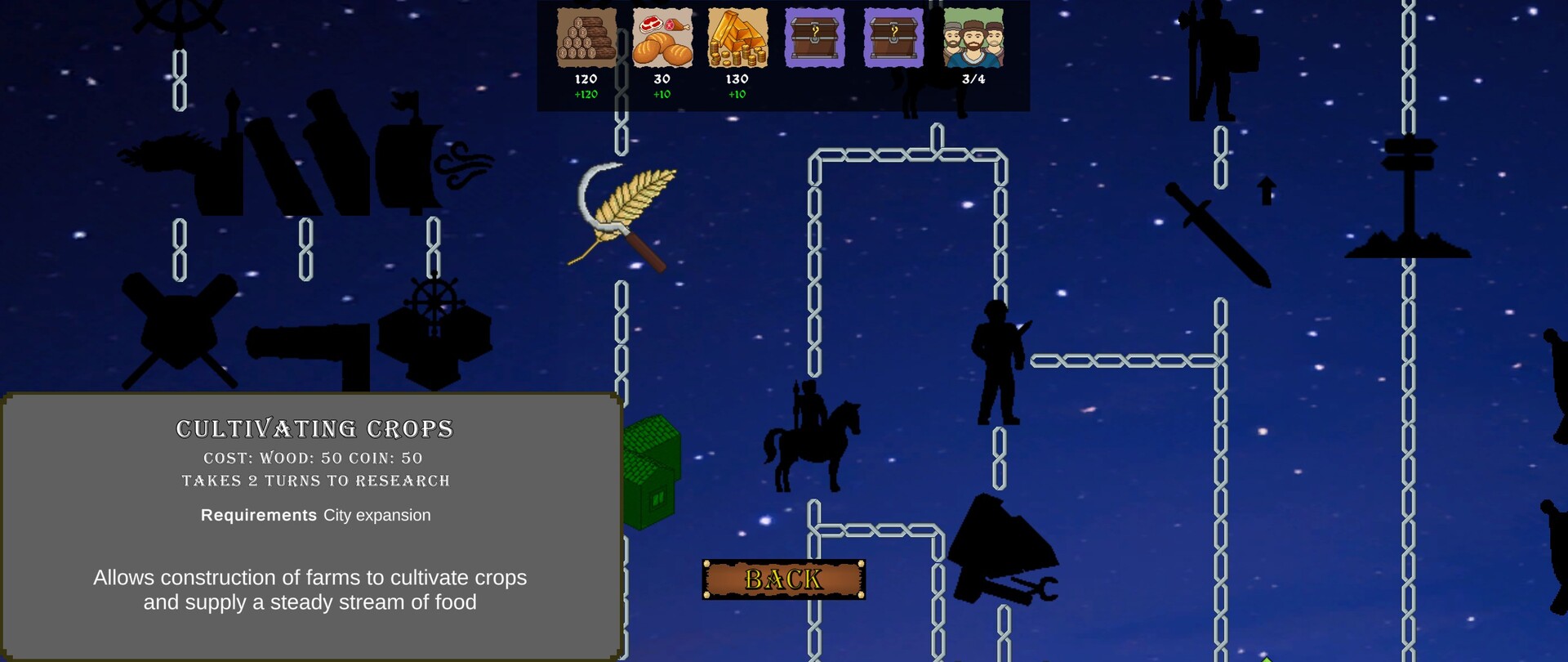Click the green farmhouse building icon
This screenshot has height=662, width=1568.
(653, 466)
